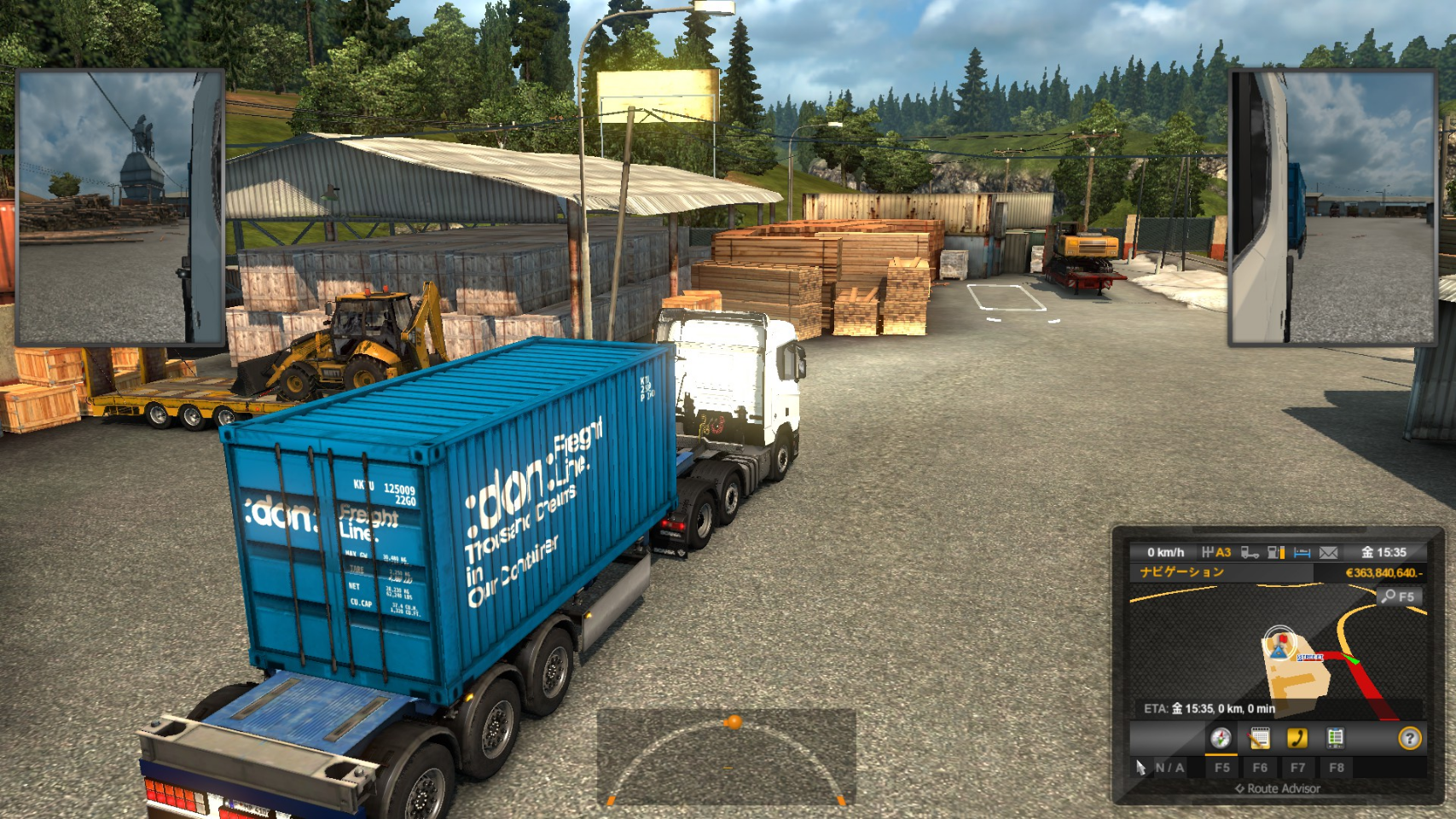The width and height of the screenshot is (1456, 819).
Task: Open the navigation compass tab
Action: point(1221,738)
